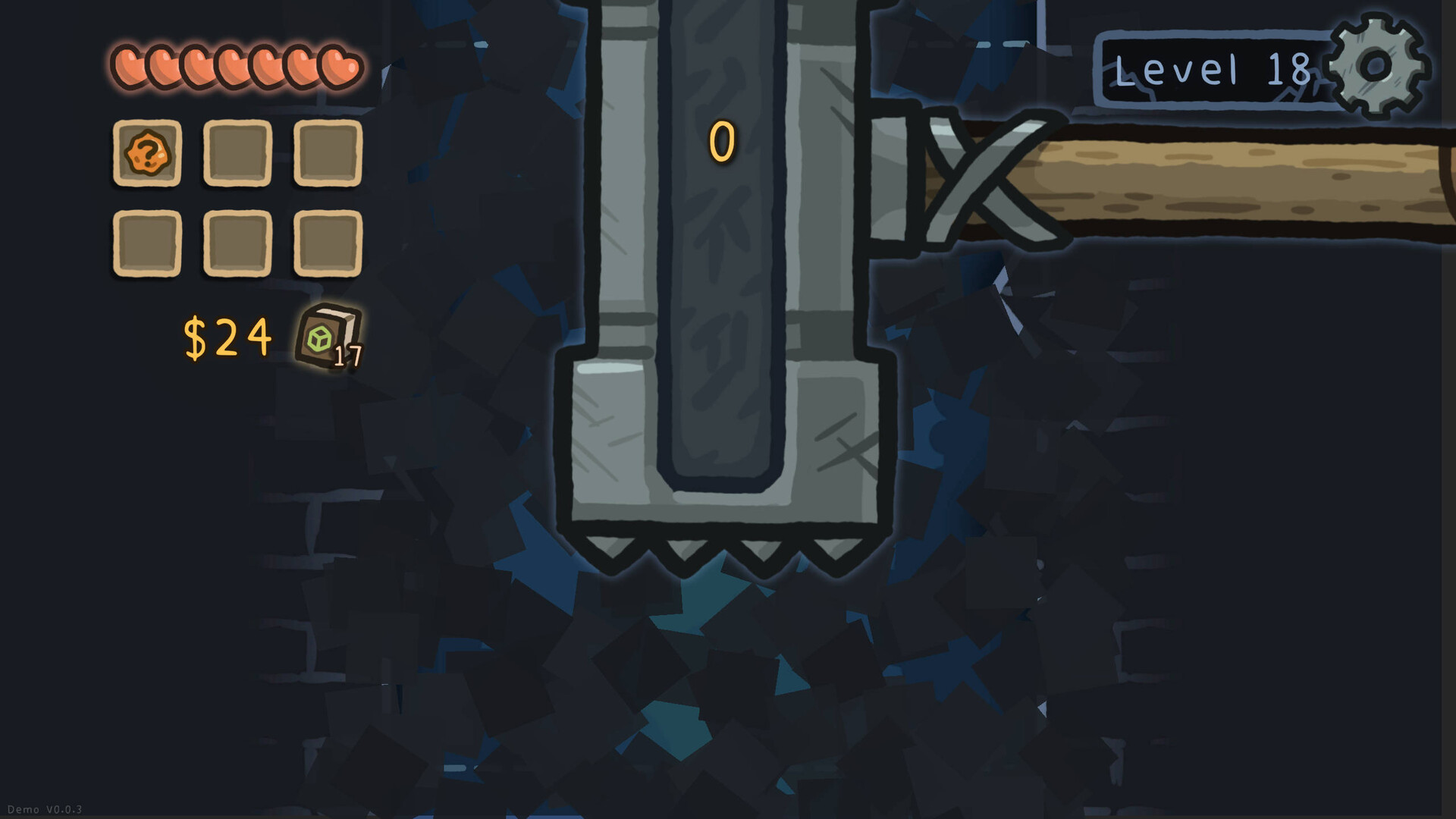The width and height of the screenshot is (1456, 819).
Task: Select the ore nugget in the first inventory slot
Action: click(x=146, y=153)
